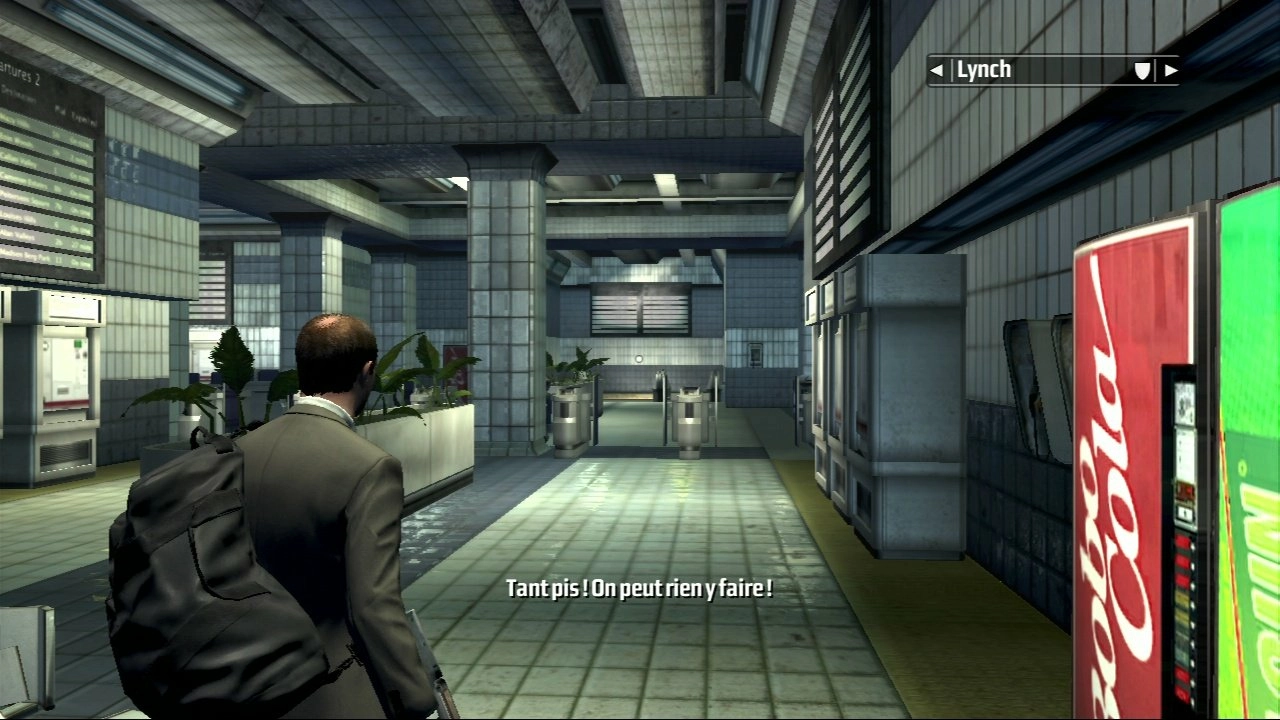Click the right arrow in the Lynch selector
The image size is (1280, 720).
click(1171, 70)
